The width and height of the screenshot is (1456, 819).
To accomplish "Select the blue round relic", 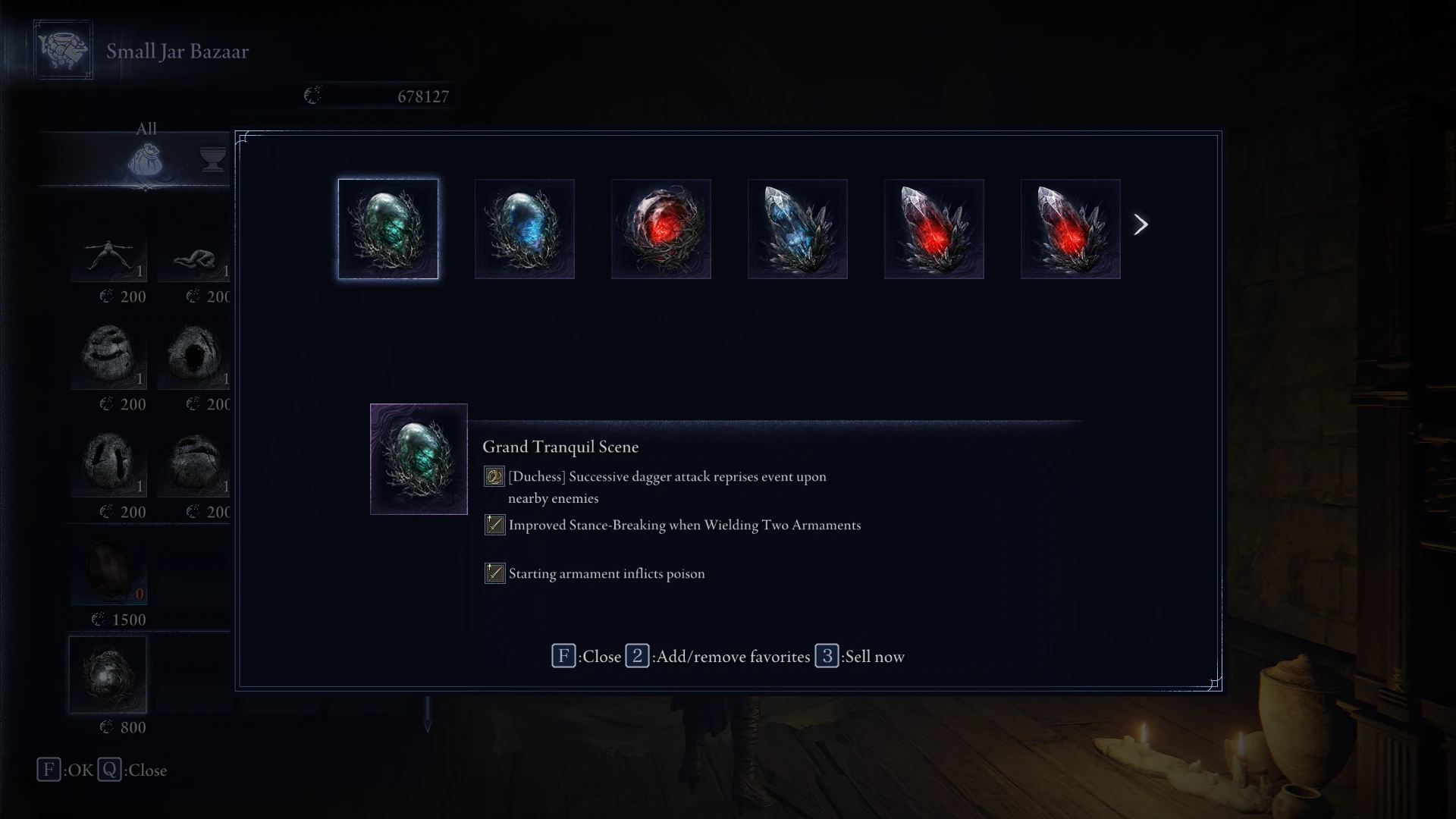I will [524, 229].
